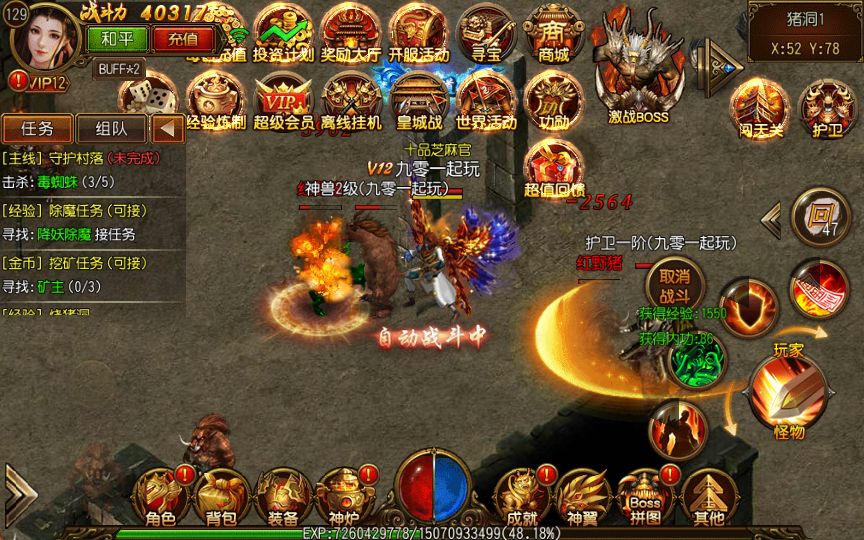Open the 角色 character menu
This screenshot has height=540, width=864.
point(160,496)
